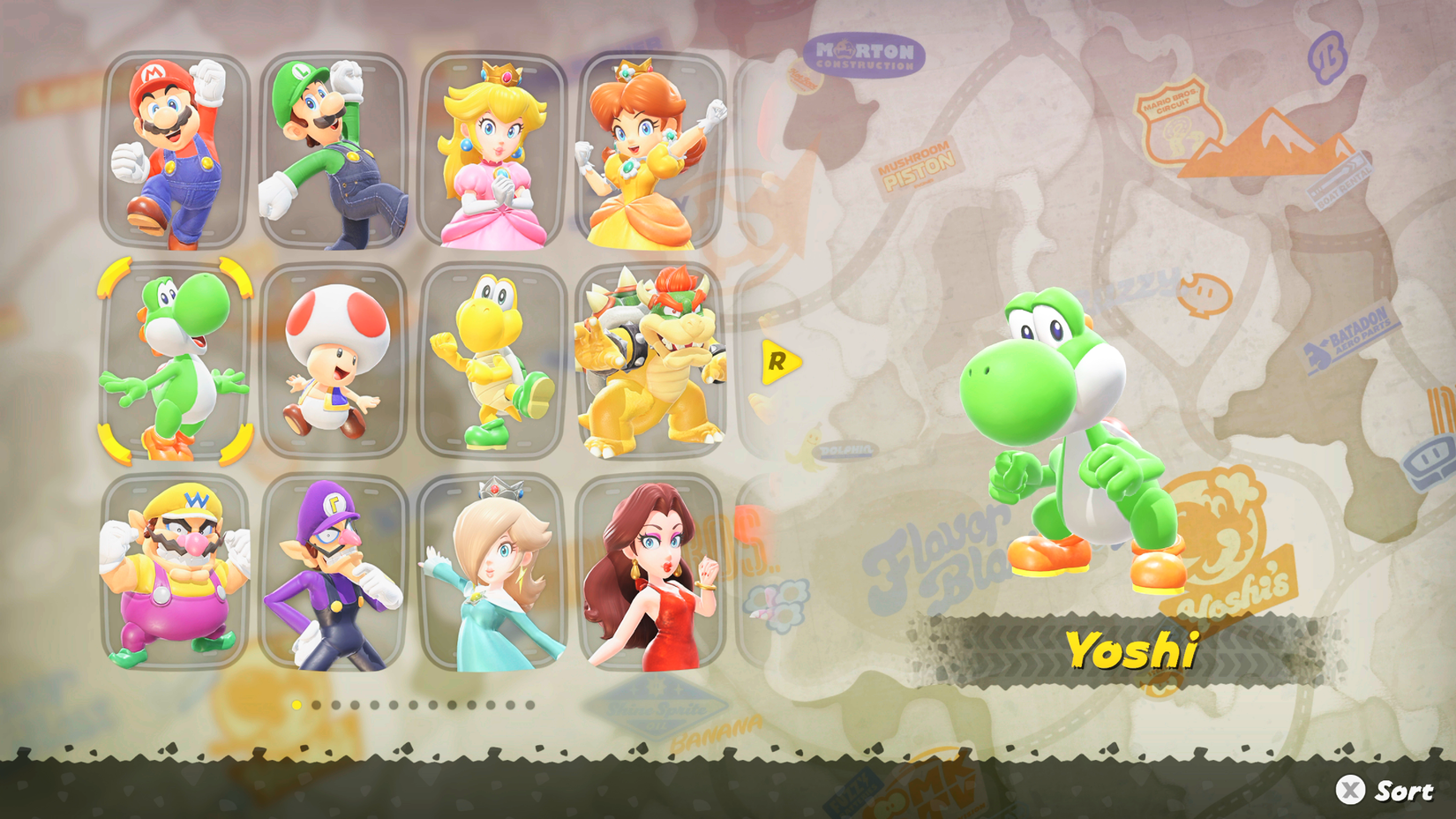Click the last page dot in the row
Viewport: 1456px width, 819px height.
[x=529, y=705]
